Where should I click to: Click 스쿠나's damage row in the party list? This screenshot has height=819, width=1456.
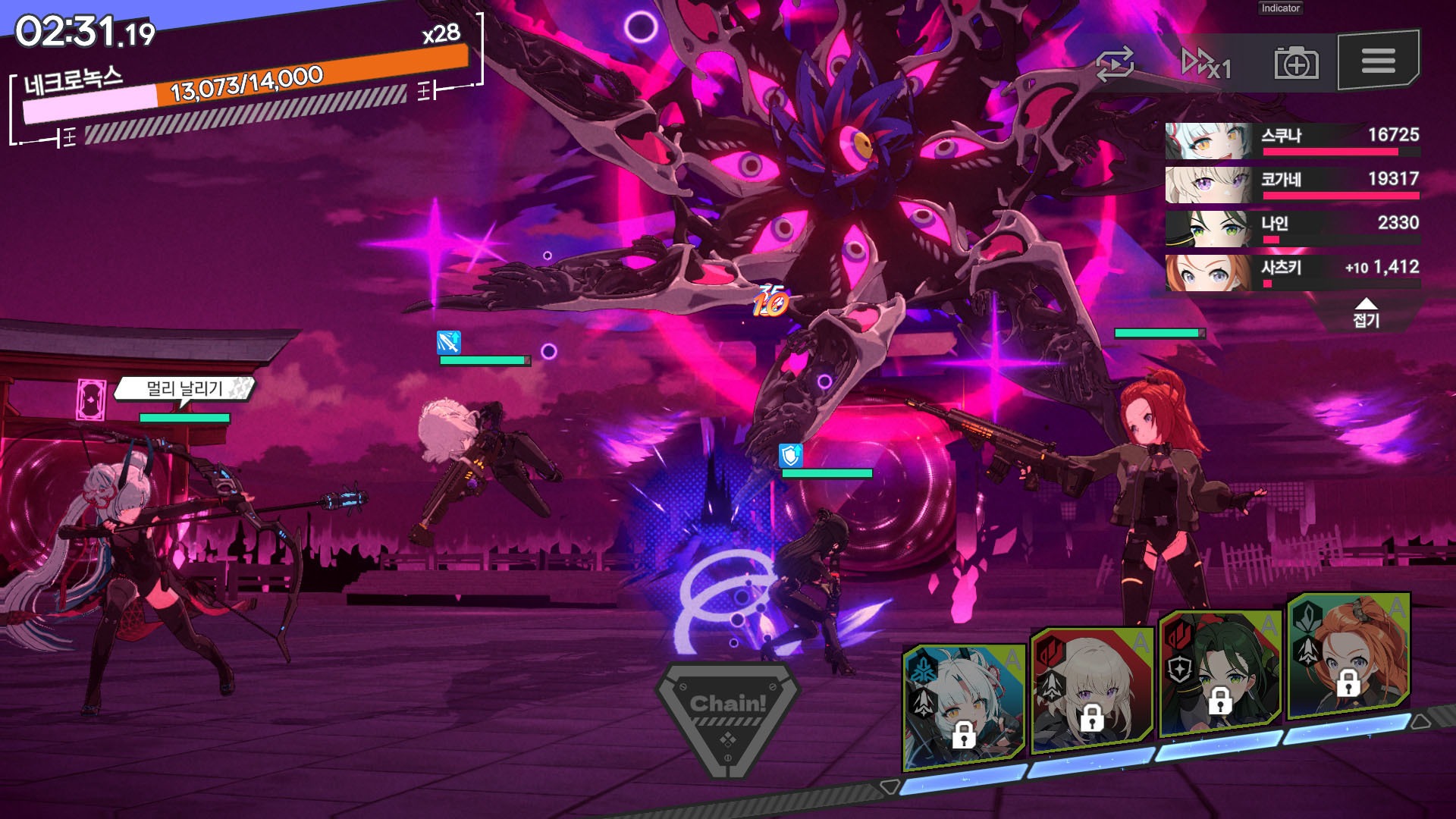1292,140
